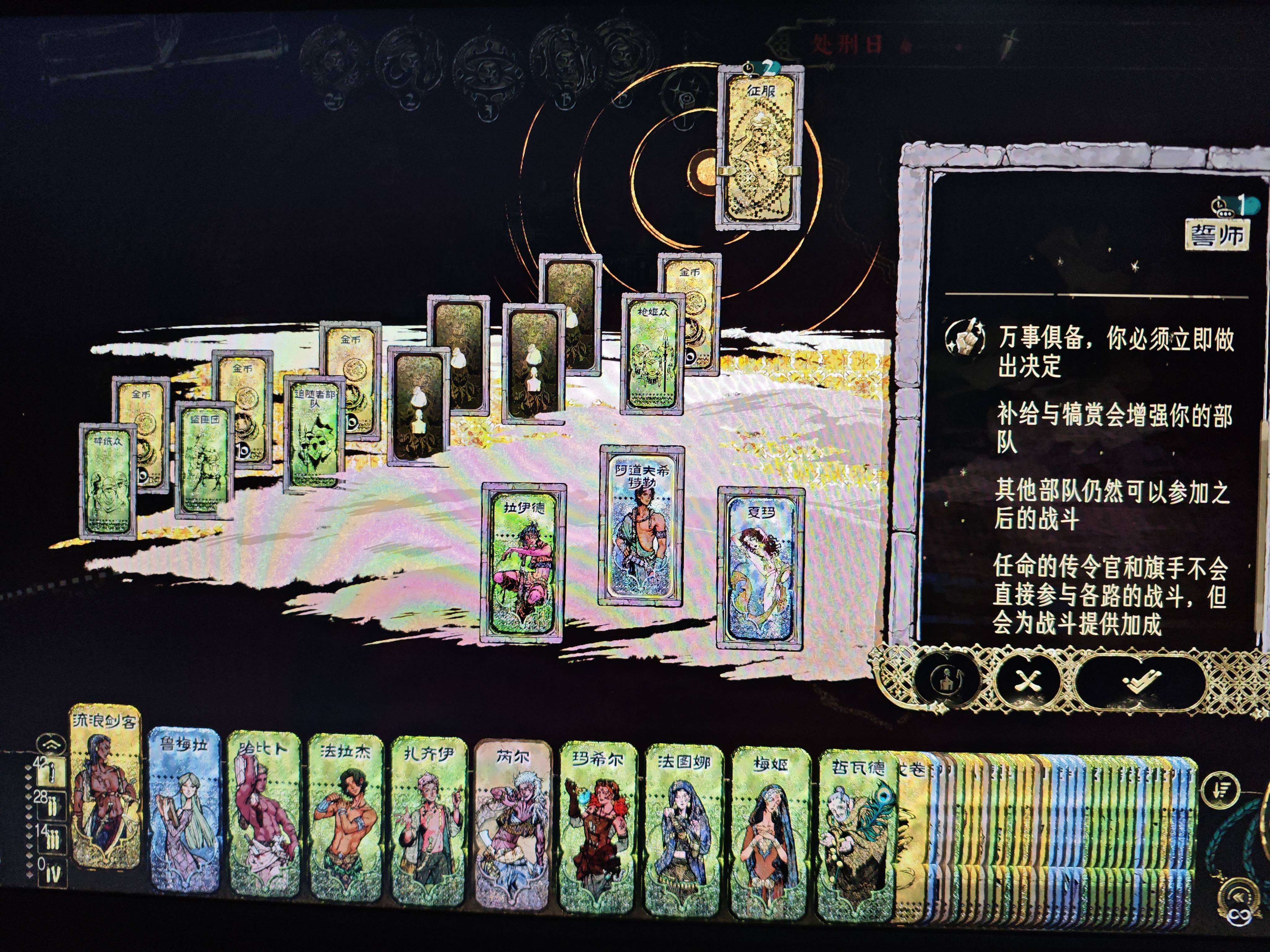Choose the 扎齐伊 card
1270x952 pixels.
pos(428,821)
